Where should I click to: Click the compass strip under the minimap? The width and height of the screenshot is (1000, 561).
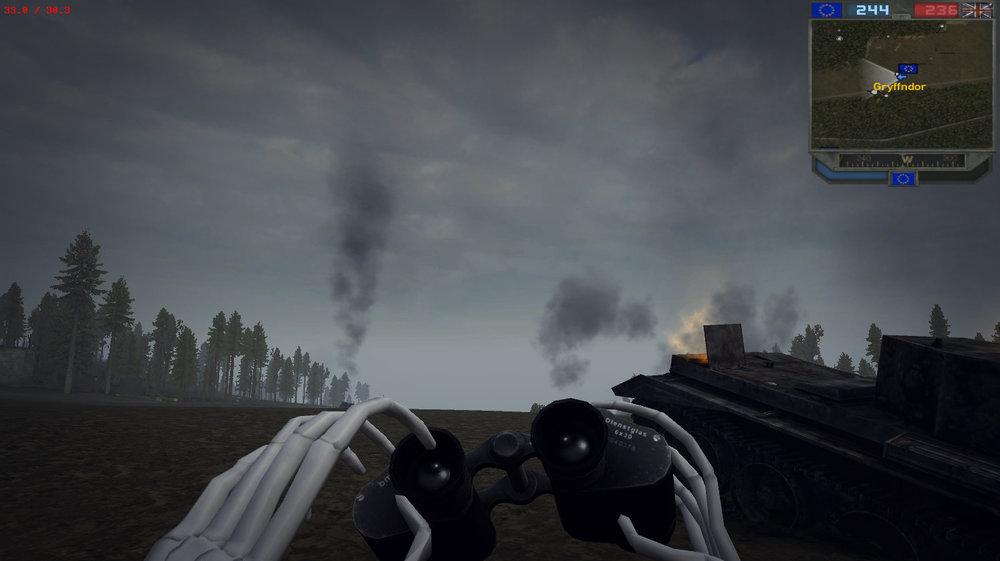[x=901, y=160]
